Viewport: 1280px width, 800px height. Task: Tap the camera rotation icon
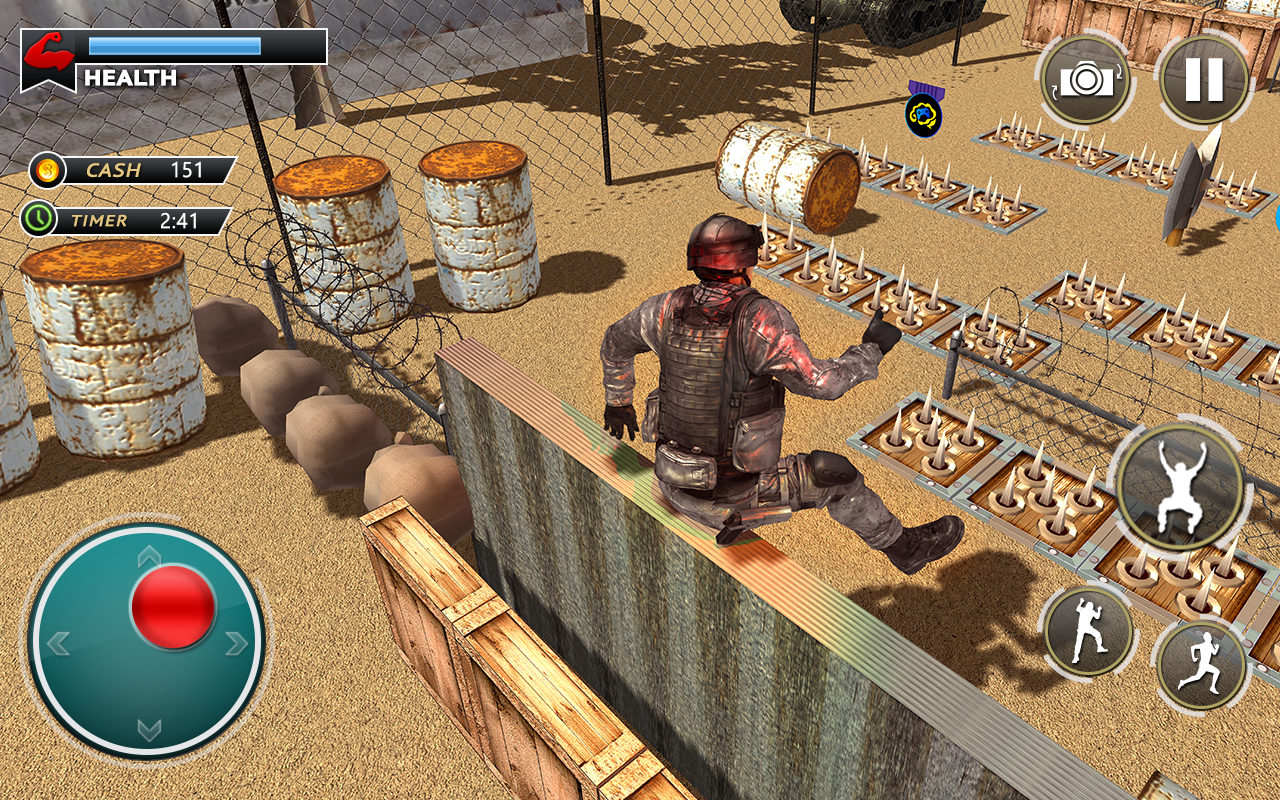click(x=1085, y=77)
